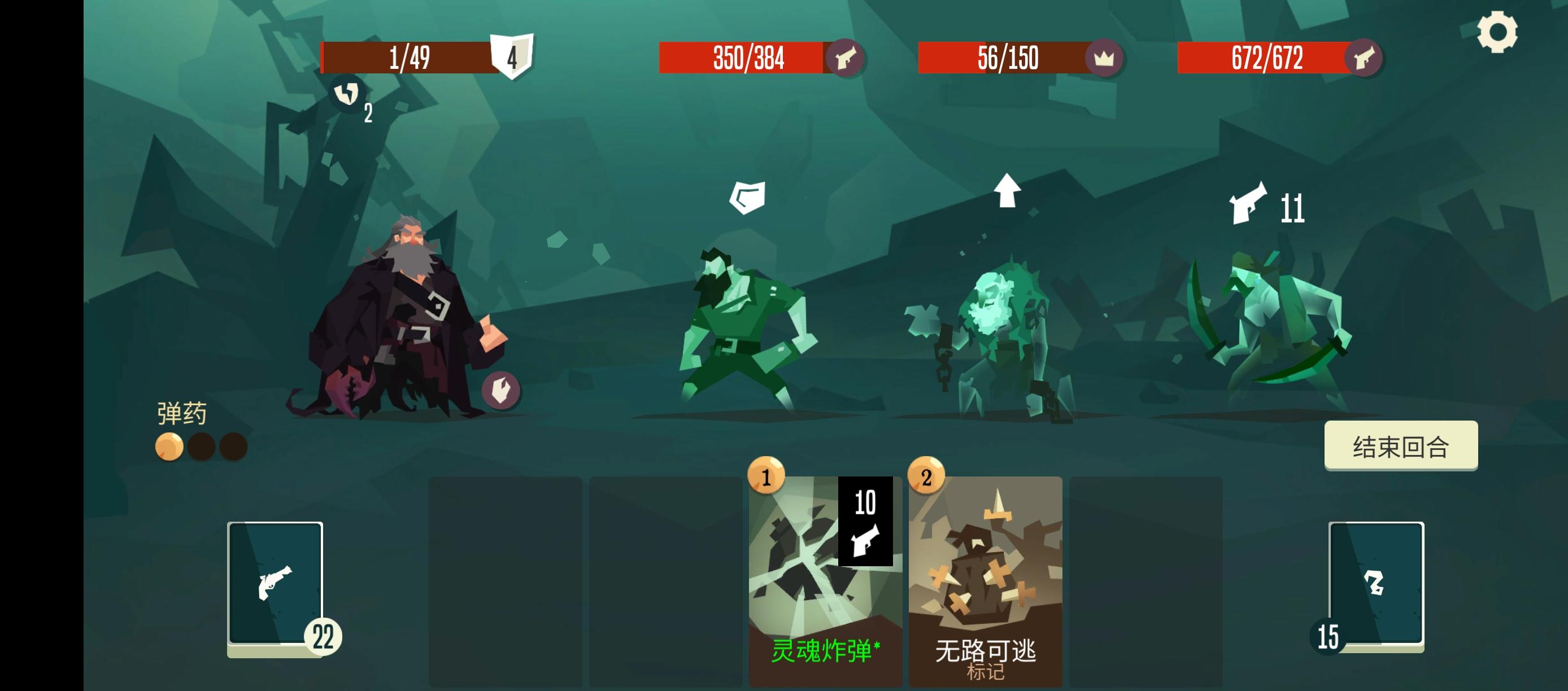The image size is (1568, 691).
Task: Inspect the lightning debuff icon above the hero
Action: point(347,94)
